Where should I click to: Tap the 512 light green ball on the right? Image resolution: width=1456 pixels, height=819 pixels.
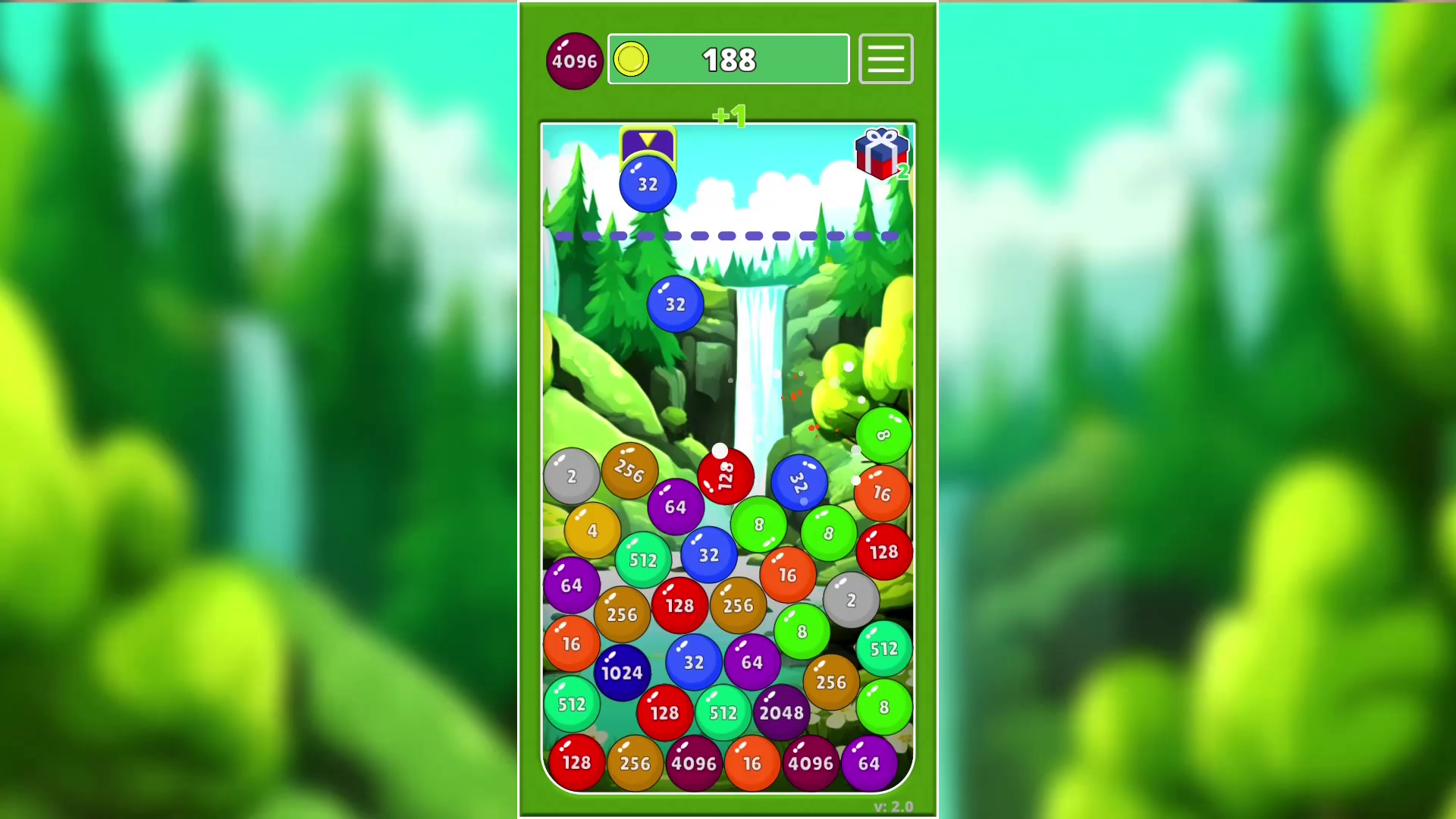[x=883, y=649]
